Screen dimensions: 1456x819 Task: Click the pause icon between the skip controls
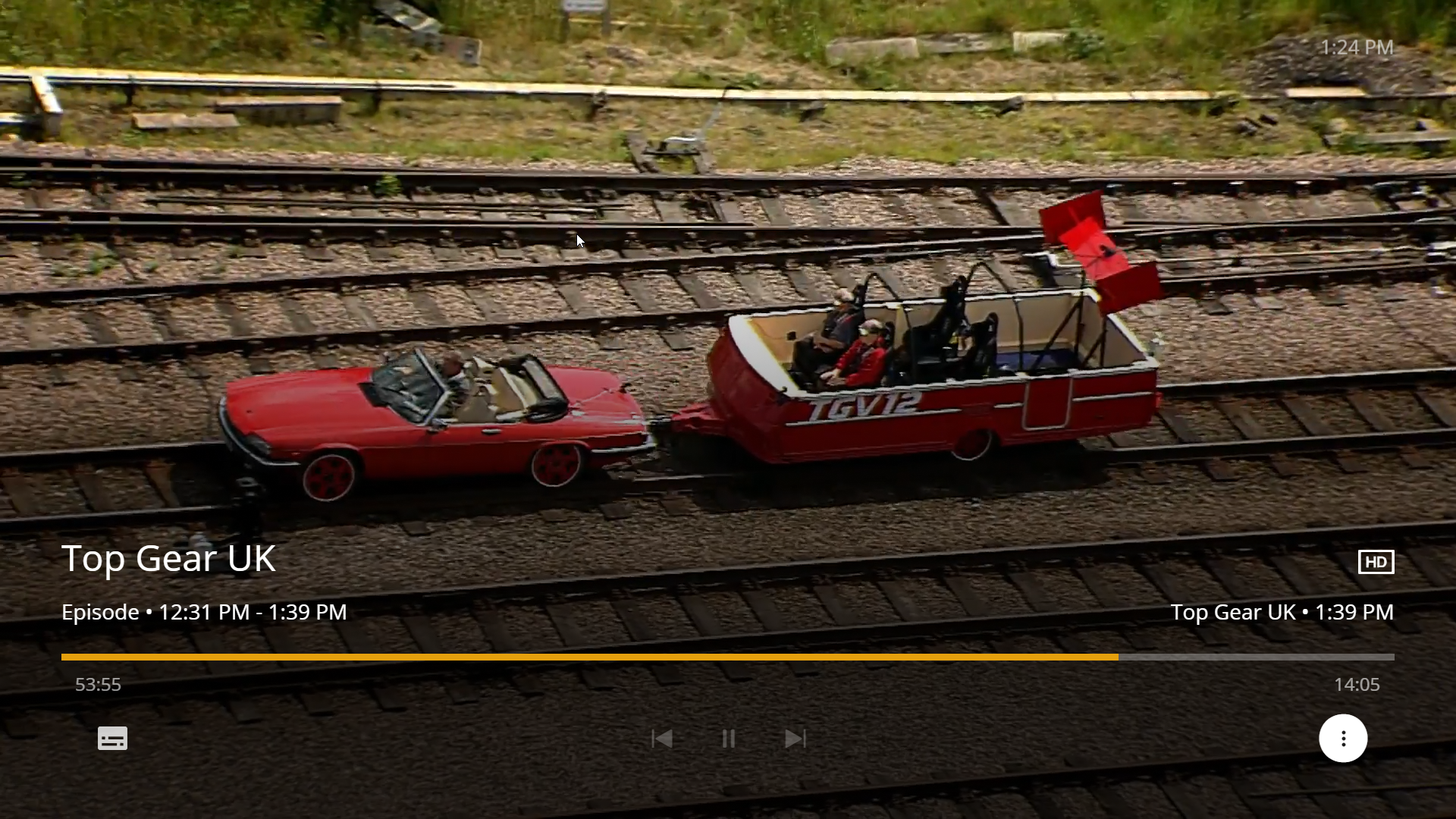(x=728, y=738)
